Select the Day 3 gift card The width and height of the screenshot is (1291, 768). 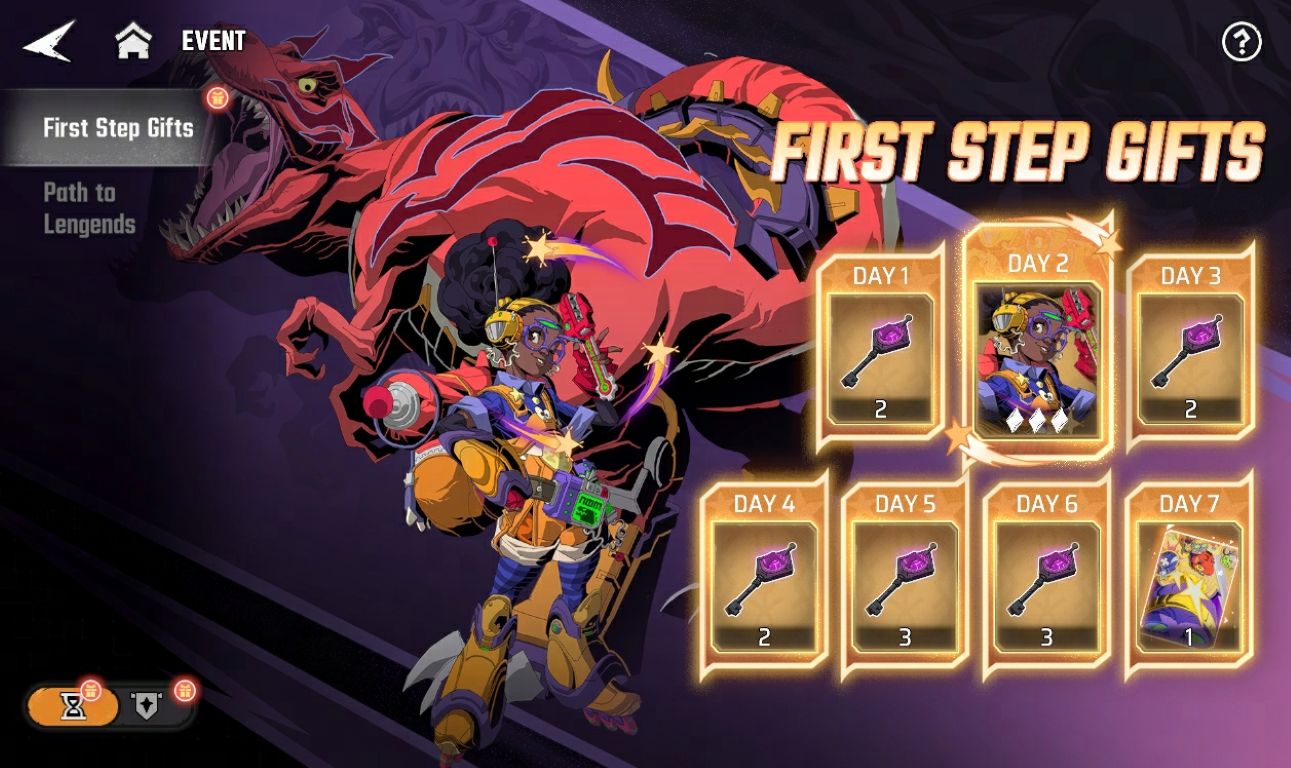(x=1189, y=347)
